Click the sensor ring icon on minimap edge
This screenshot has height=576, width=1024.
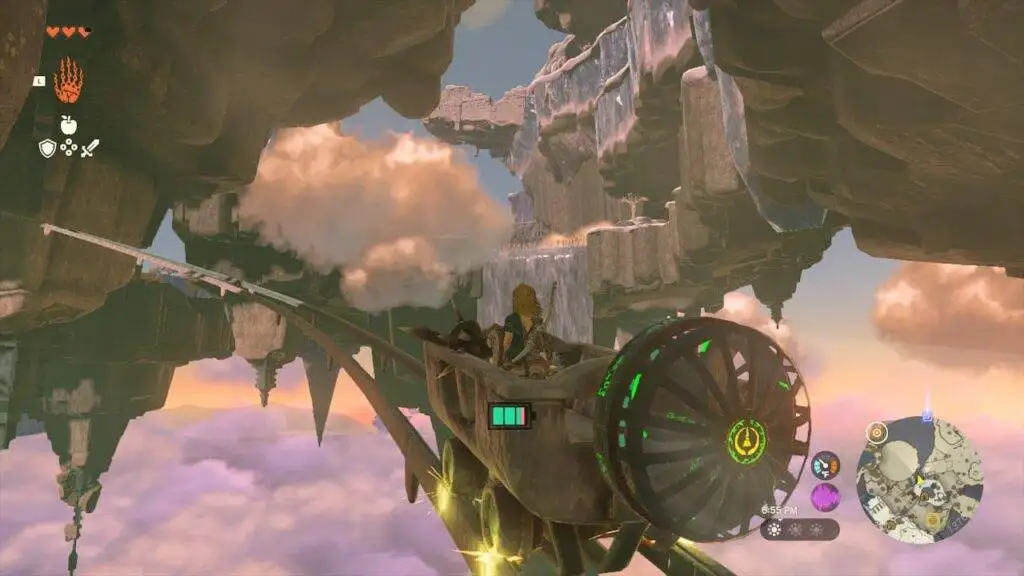click(x=877, y=432)
